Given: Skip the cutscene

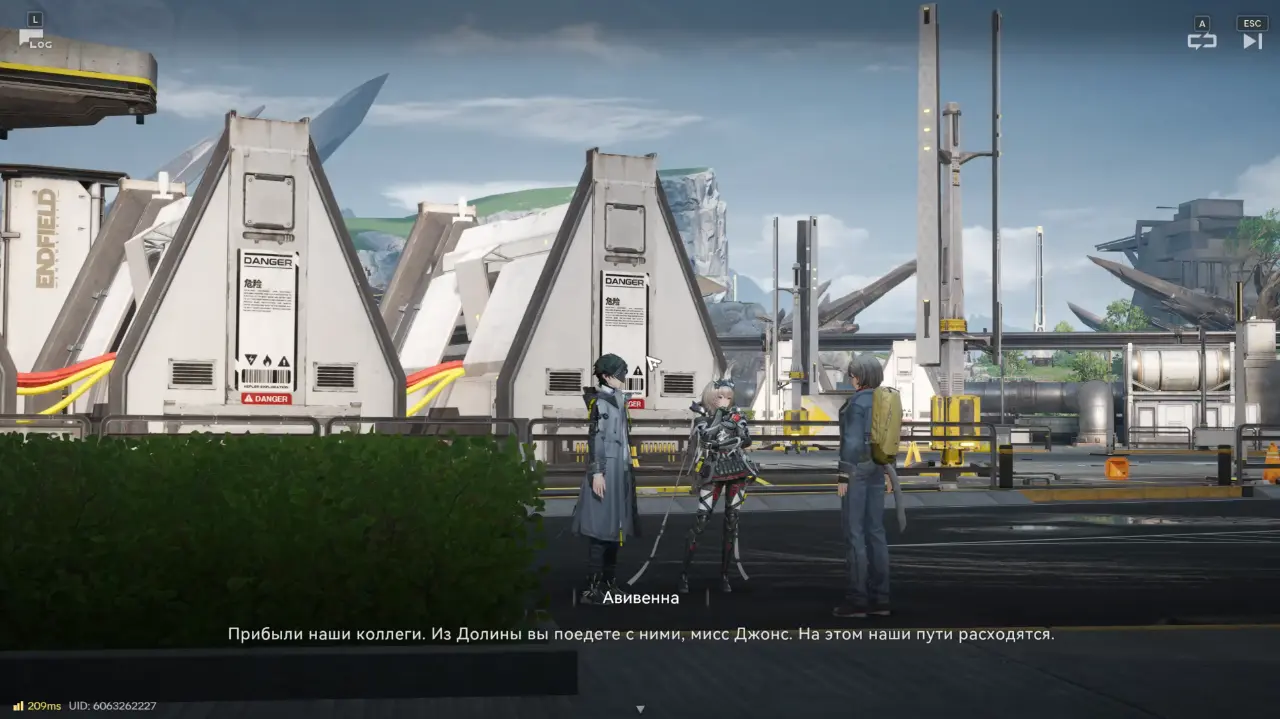Looking at the screenshot, I should tap(1252, 40).
